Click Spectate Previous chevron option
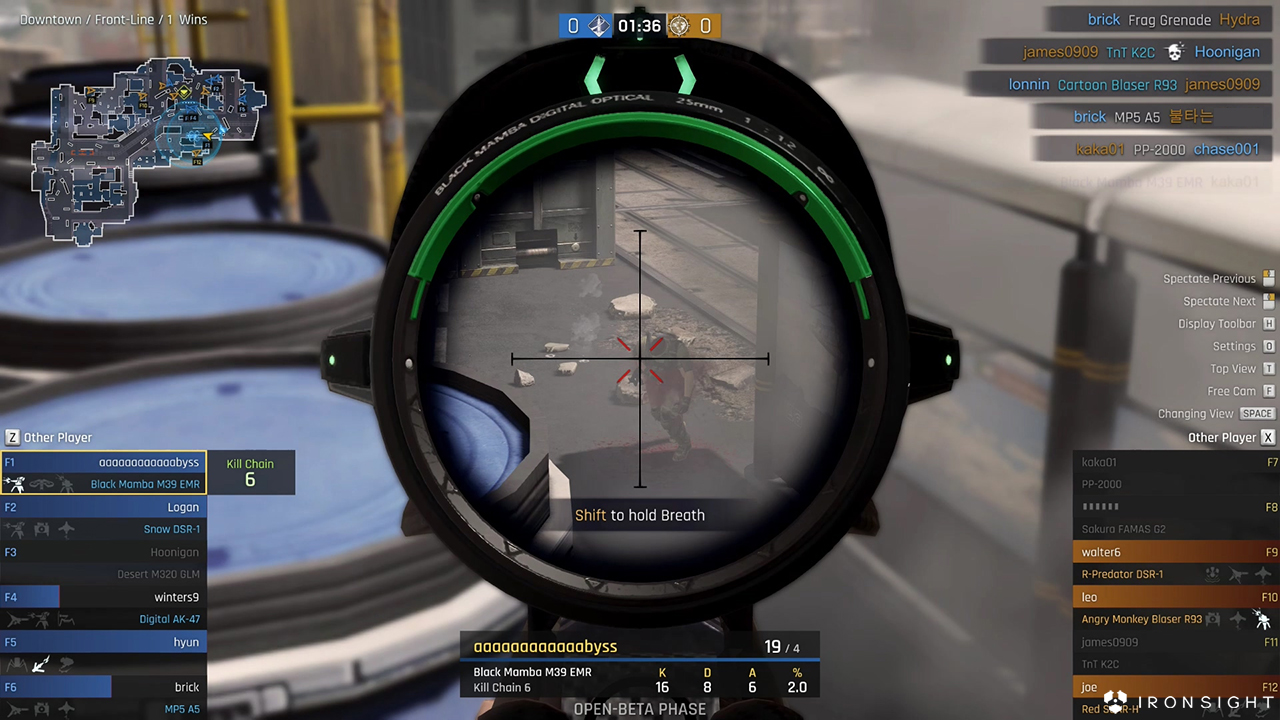This screenshot has width=1280, height=720. point(1210,278)
